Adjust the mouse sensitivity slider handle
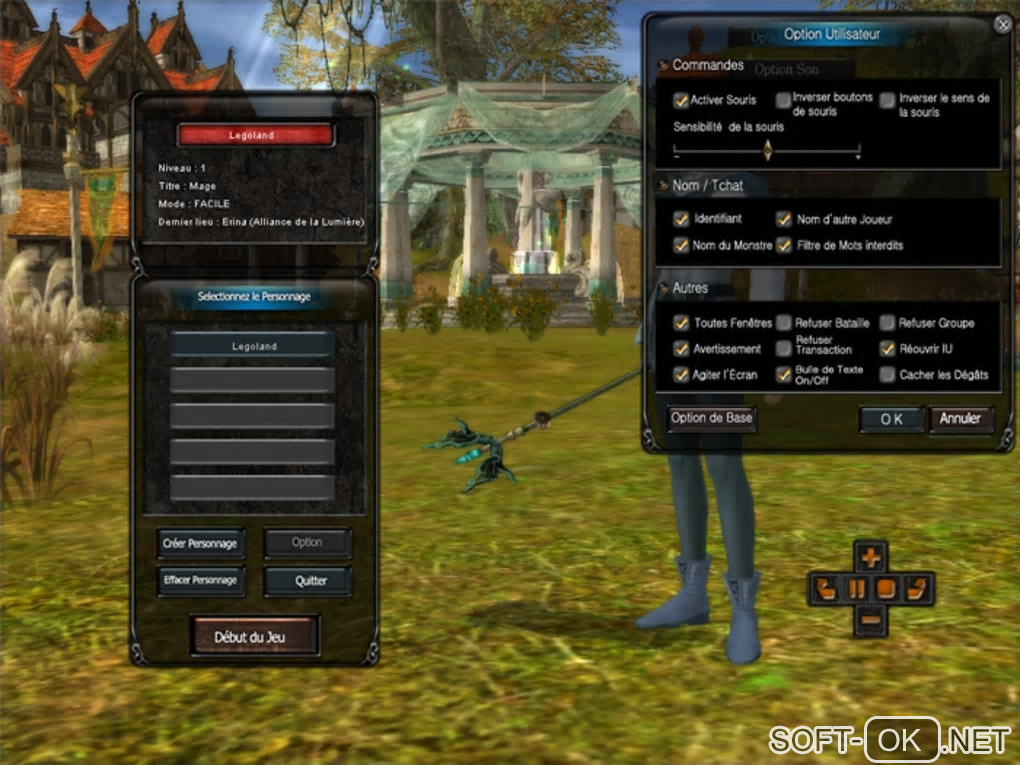The image size is (1020, 765). (x=767, y=150)
